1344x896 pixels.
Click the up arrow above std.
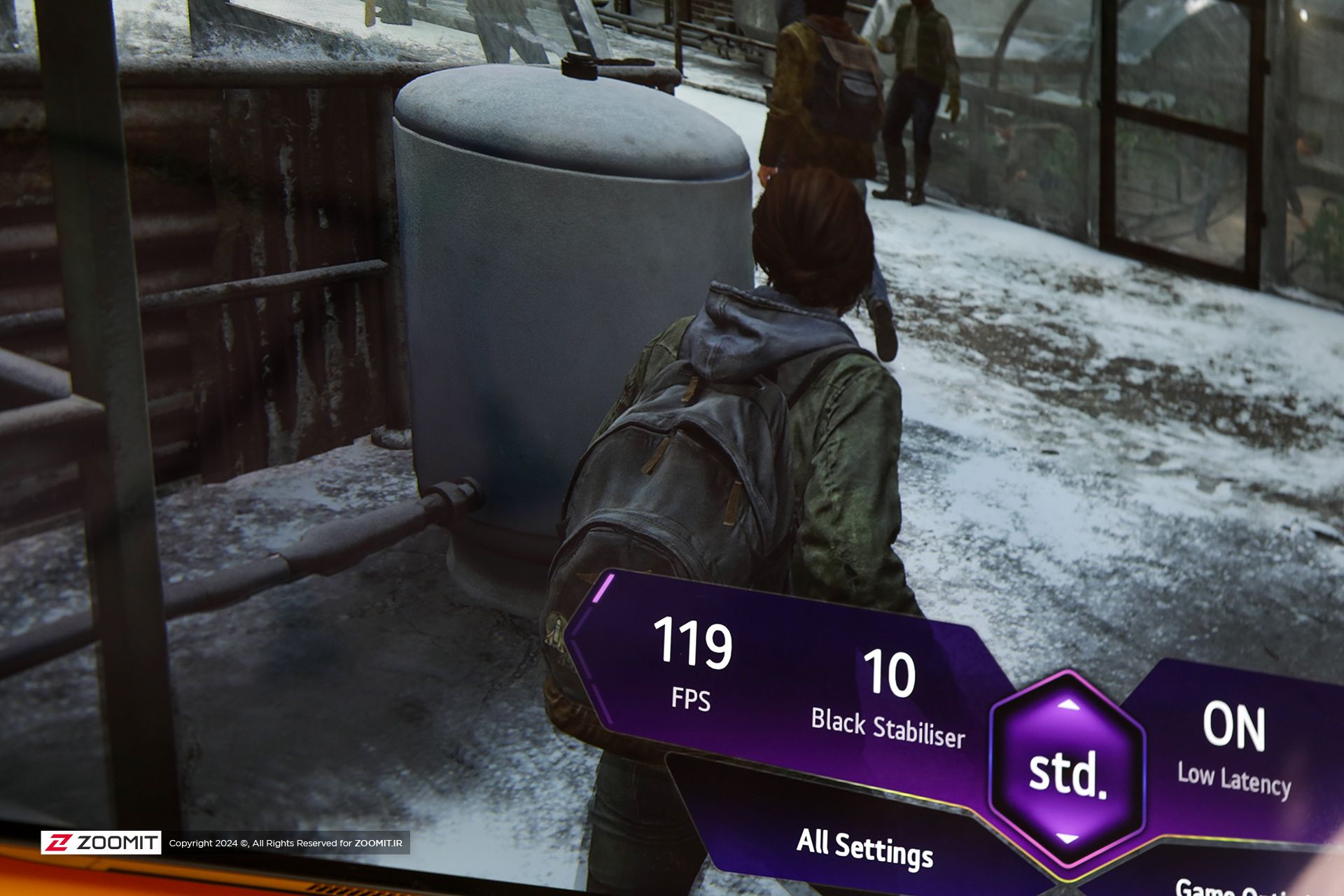pyautogui.click(x=1067, y=705)
